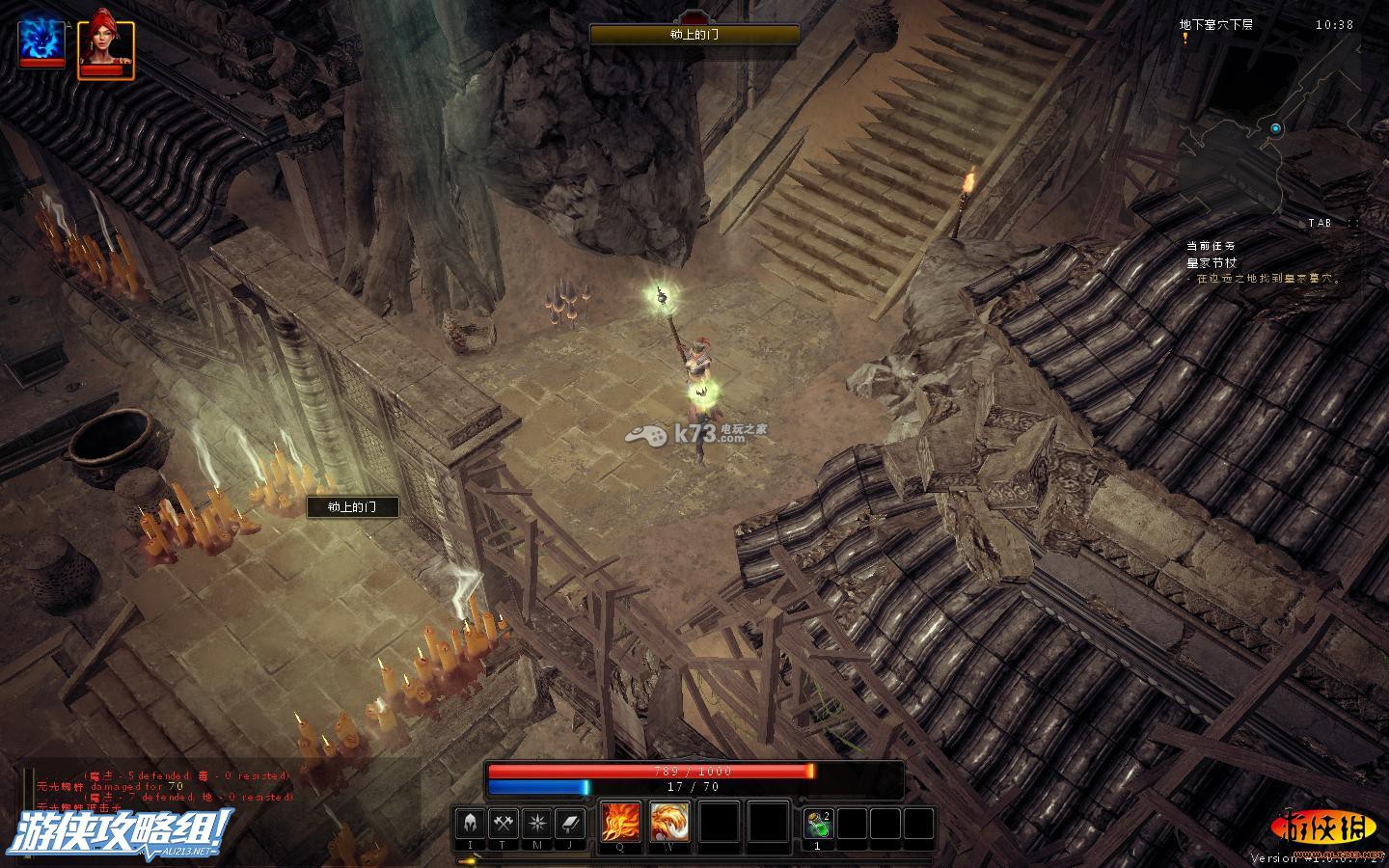Open the journal book icon
The height and width of the screenshot is (868, 1389).
(x=569, y=824)
